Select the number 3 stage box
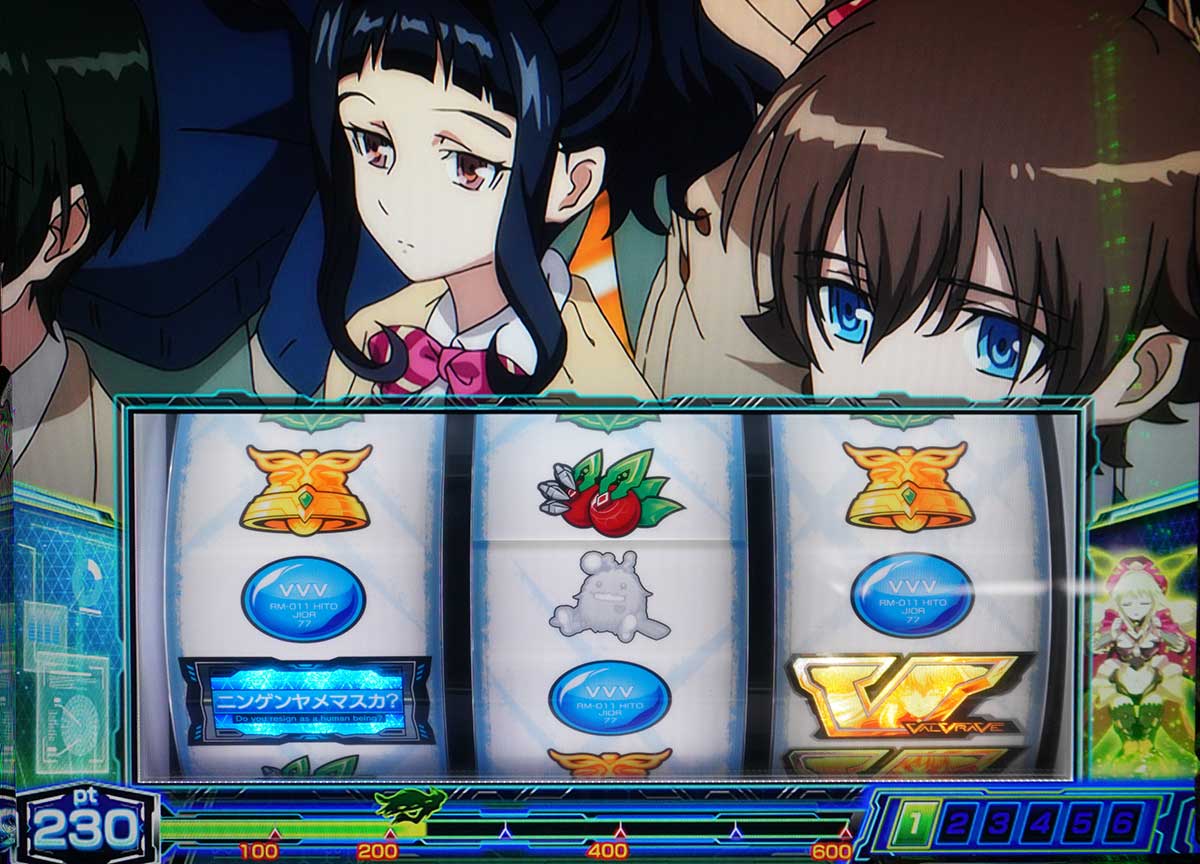The image size is (1200, 864). 1000,825
